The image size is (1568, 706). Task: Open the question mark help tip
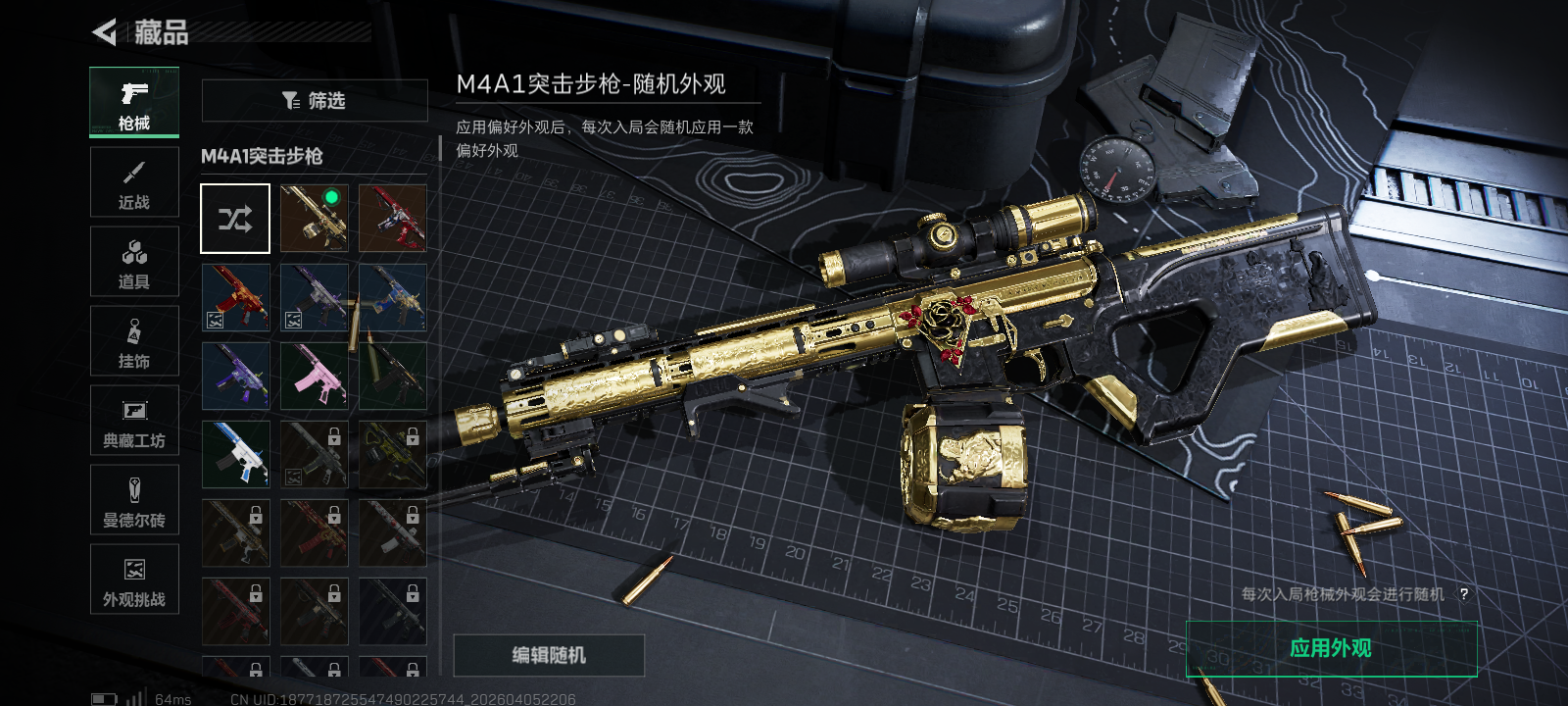coord(1463,594)
